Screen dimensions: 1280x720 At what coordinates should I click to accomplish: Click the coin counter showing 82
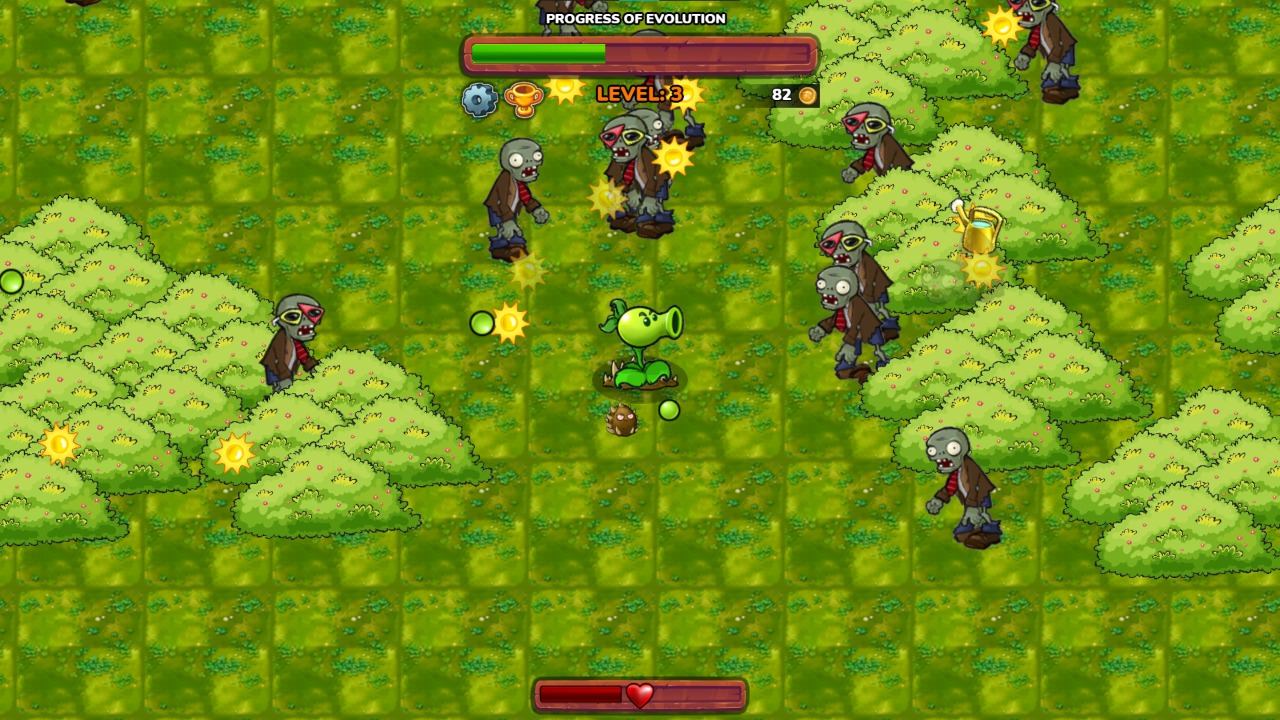click(783, 95)
